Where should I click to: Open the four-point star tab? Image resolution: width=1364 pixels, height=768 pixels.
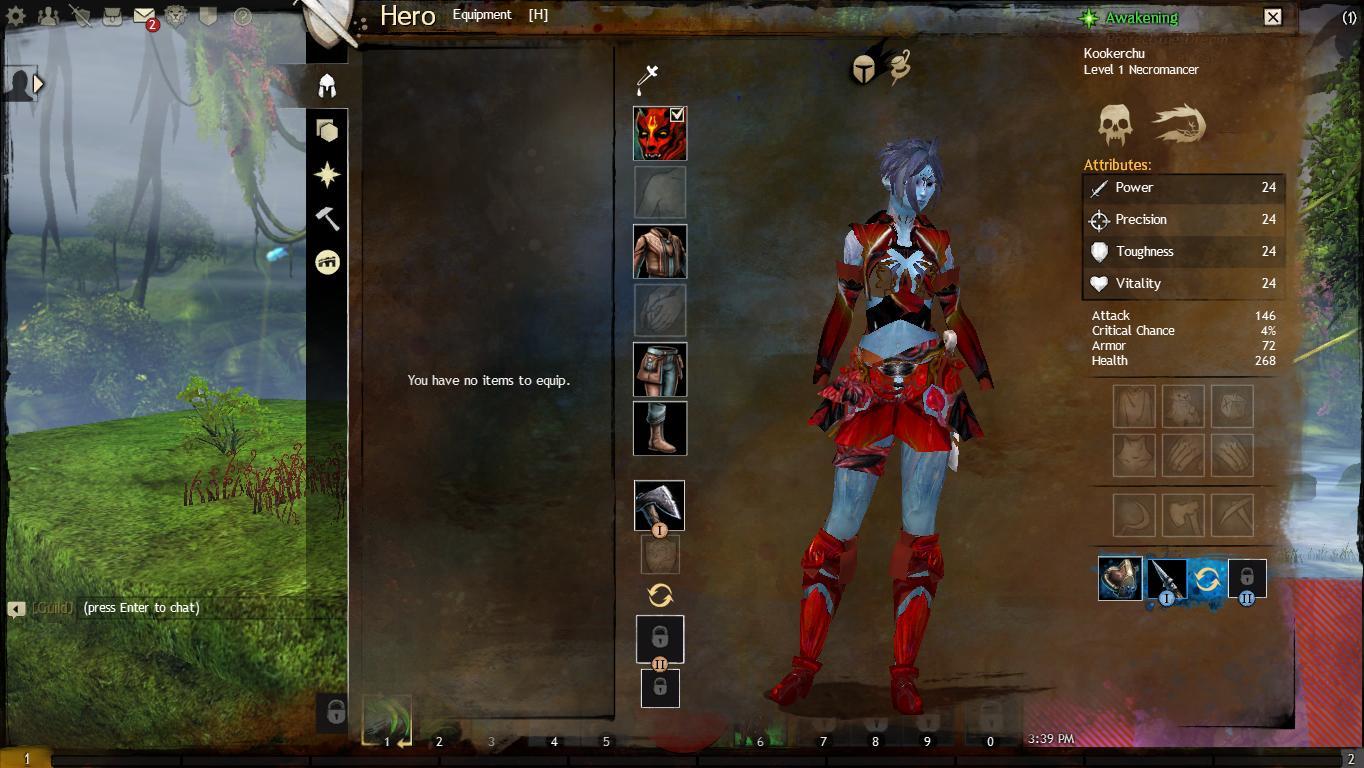point(327,175)
